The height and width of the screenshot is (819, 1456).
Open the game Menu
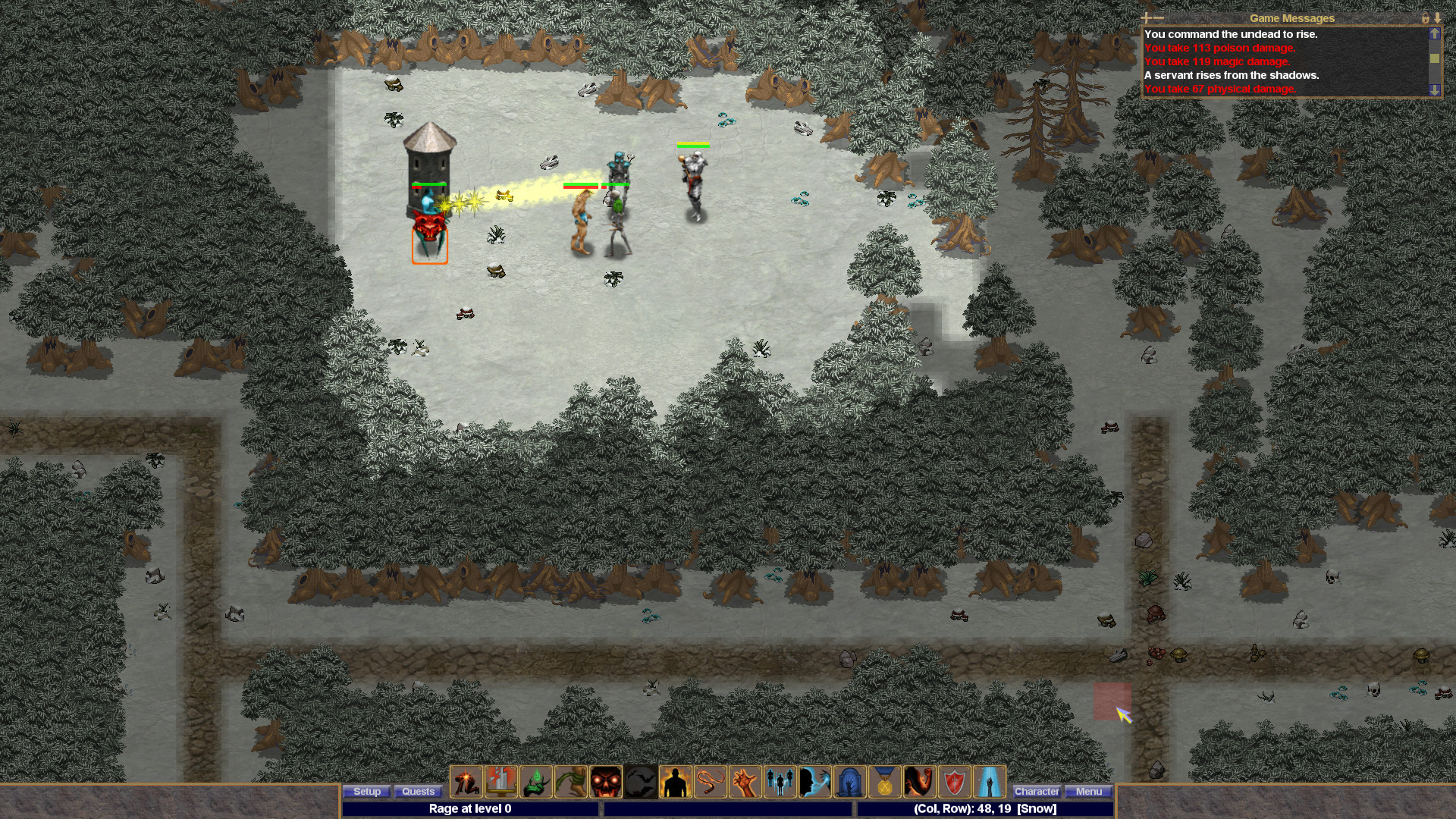1089,791
